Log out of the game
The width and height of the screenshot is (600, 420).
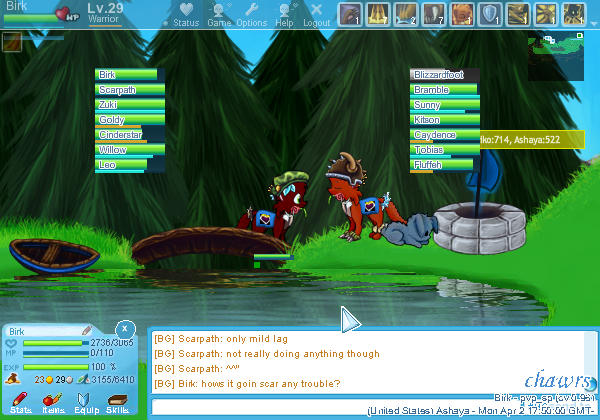[x=316, y=14]
